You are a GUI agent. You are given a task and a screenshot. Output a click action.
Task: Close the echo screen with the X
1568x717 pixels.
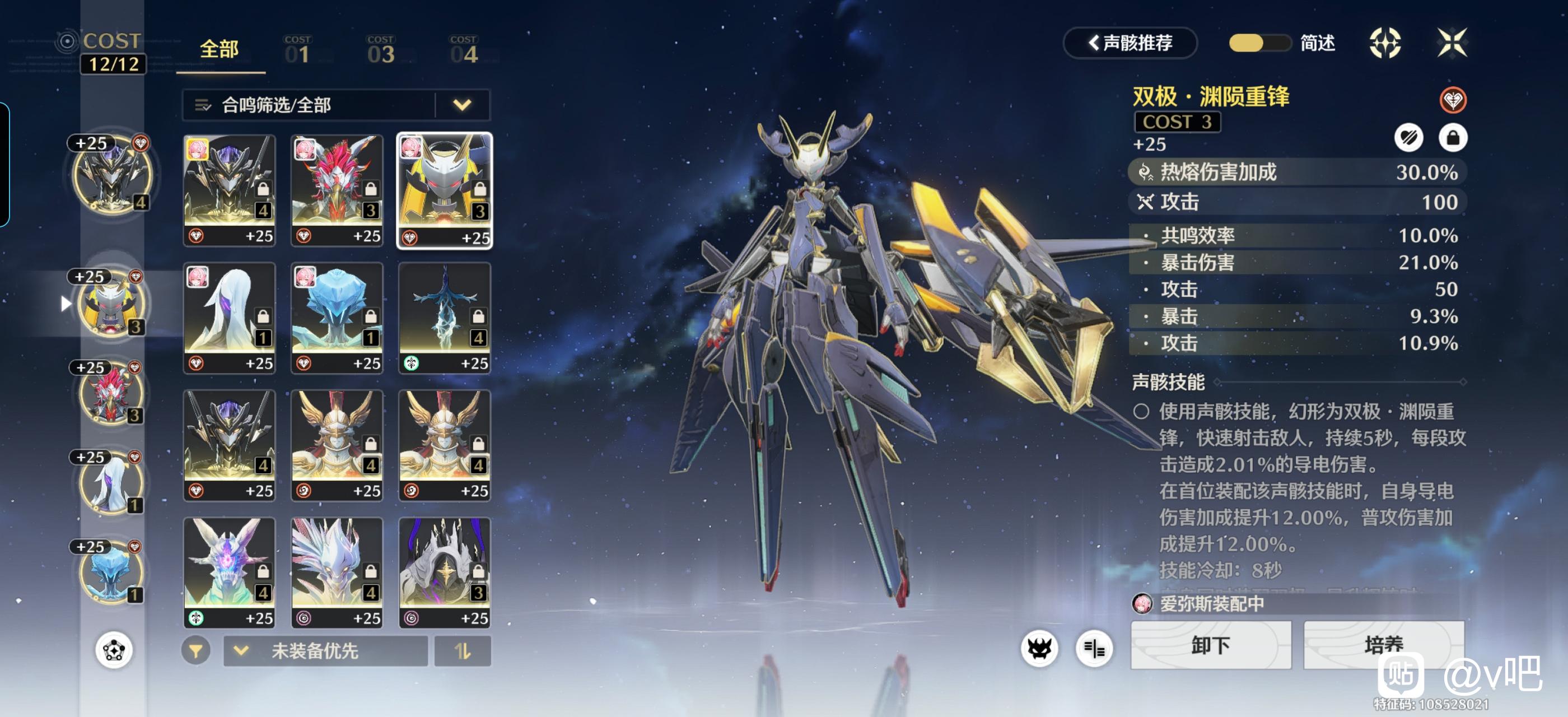tap(1452, 43)
